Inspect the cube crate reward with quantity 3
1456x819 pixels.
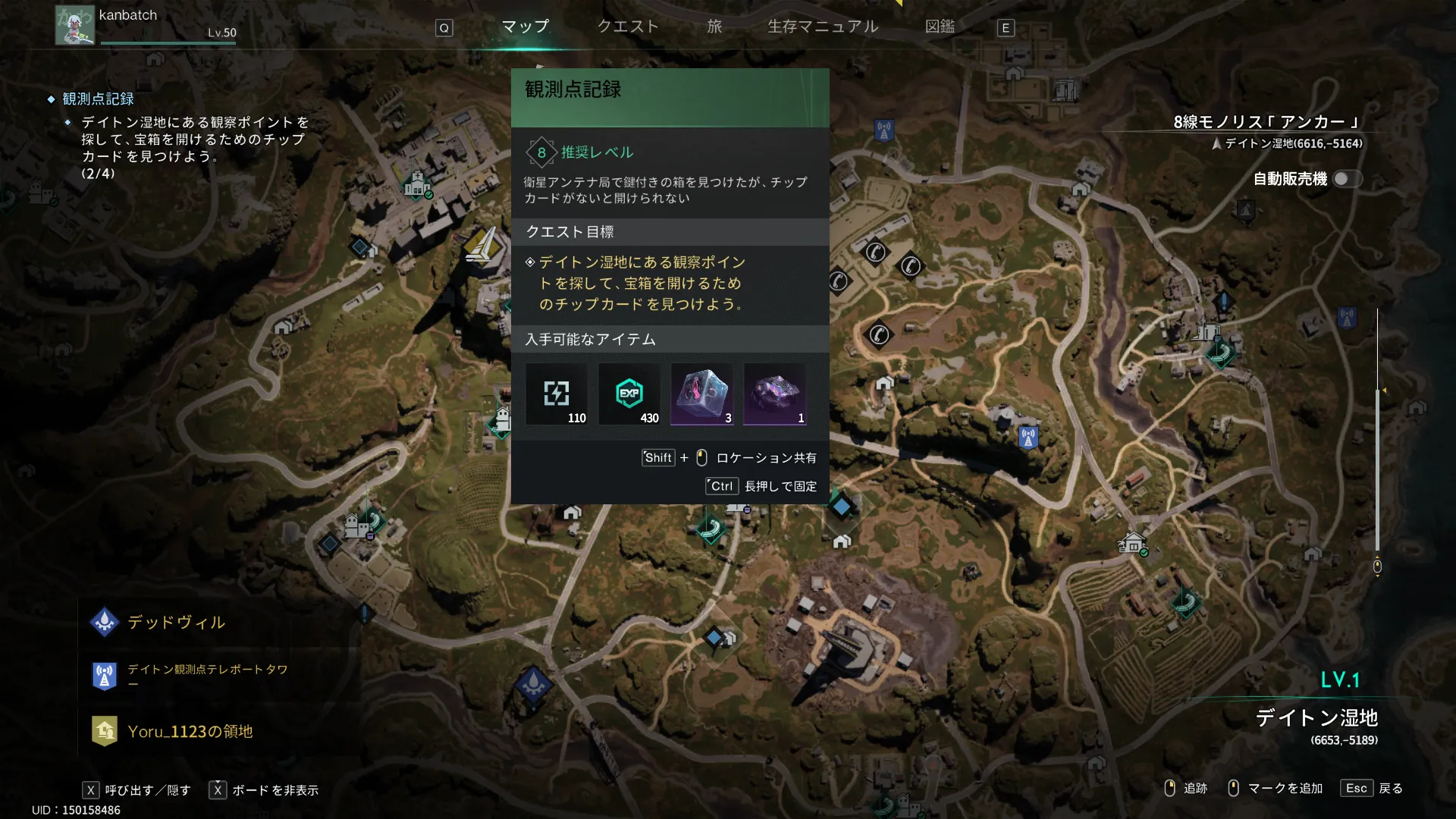click(x=701, y=394)
